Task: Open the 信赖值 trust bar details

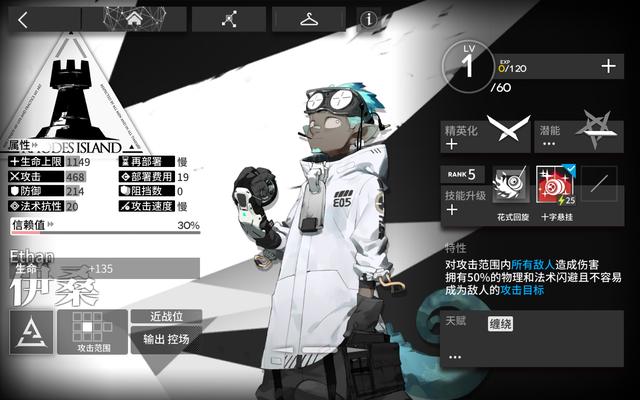Action: click(x=105, y=226)
